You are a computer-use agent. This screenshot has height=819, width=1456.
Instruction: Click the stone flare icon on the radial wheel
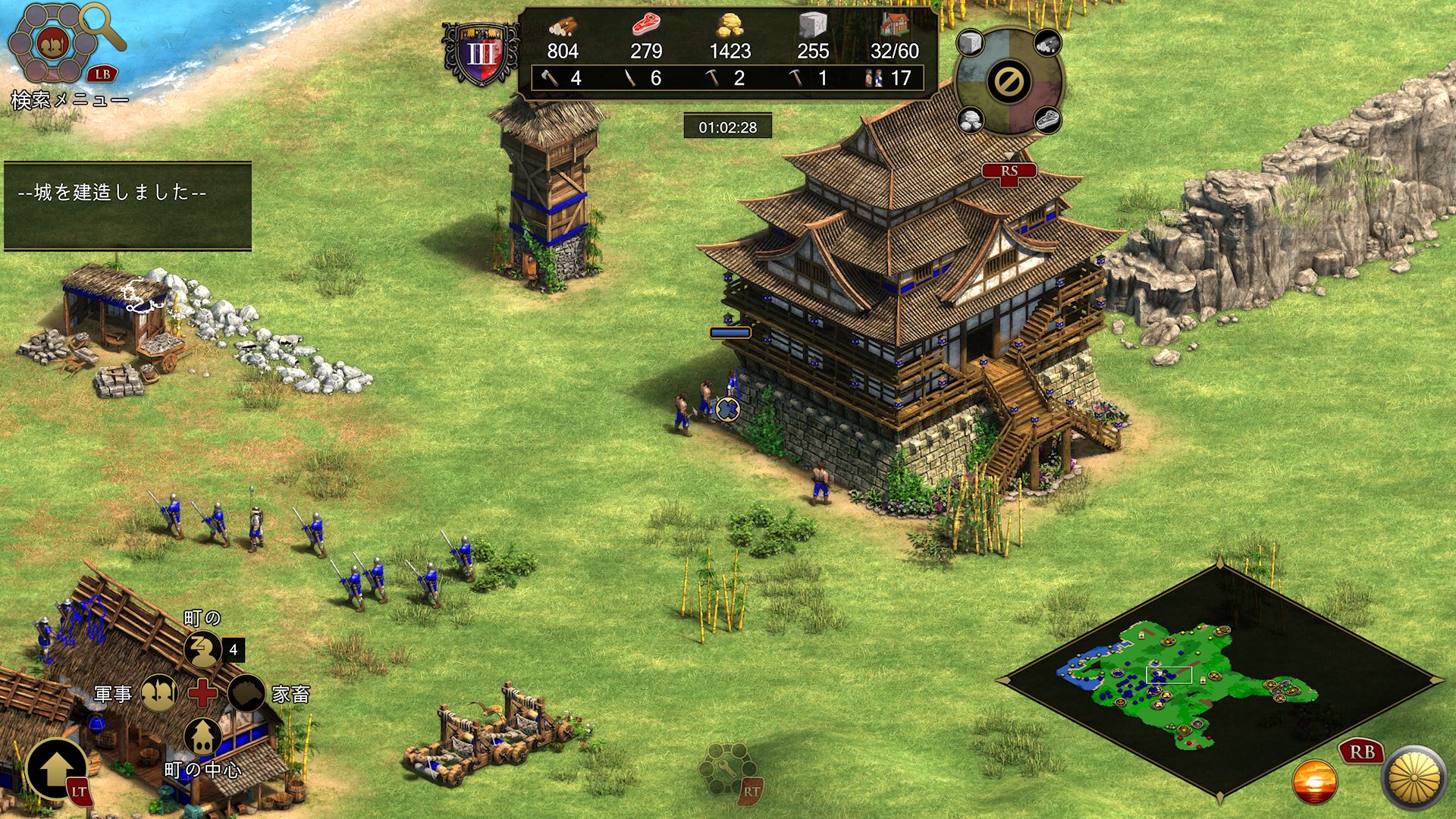[x=971, y=42]
